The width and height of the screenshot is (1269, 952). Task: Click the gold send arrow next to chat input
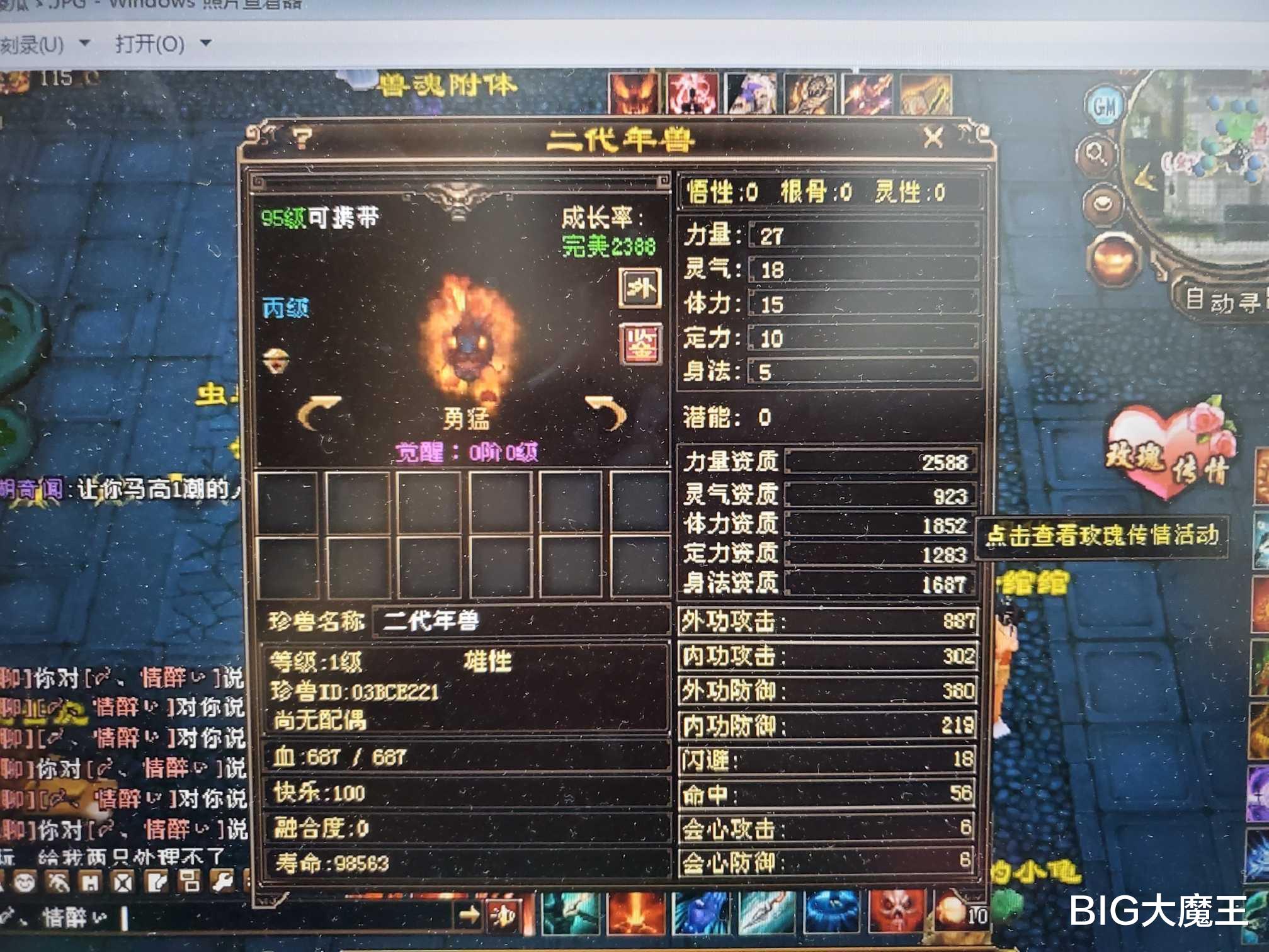470,914
